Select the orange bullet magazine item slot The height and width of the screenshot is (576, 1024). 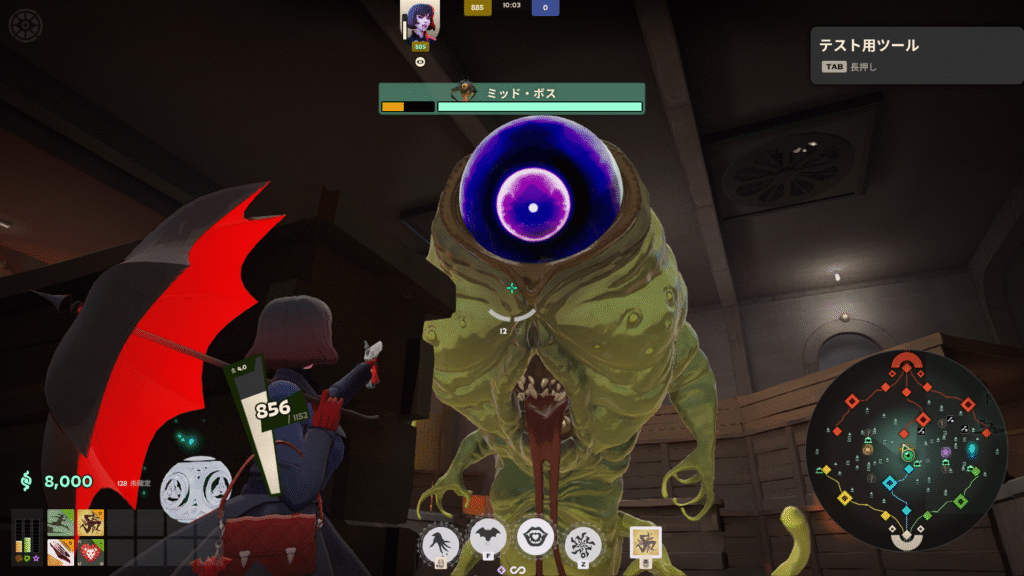(61, 551)
